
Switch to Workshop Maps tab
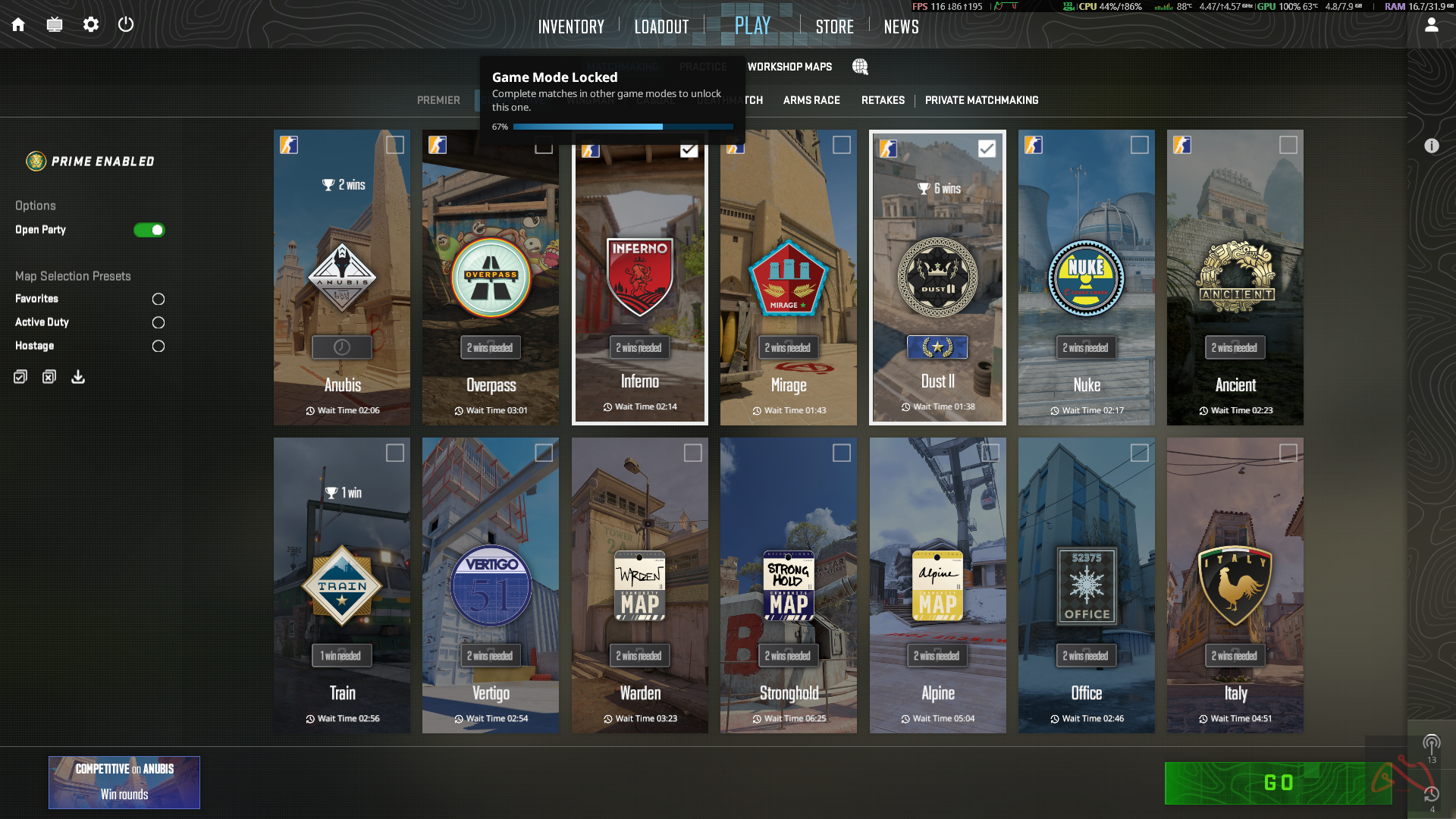(x=789, y=67)
